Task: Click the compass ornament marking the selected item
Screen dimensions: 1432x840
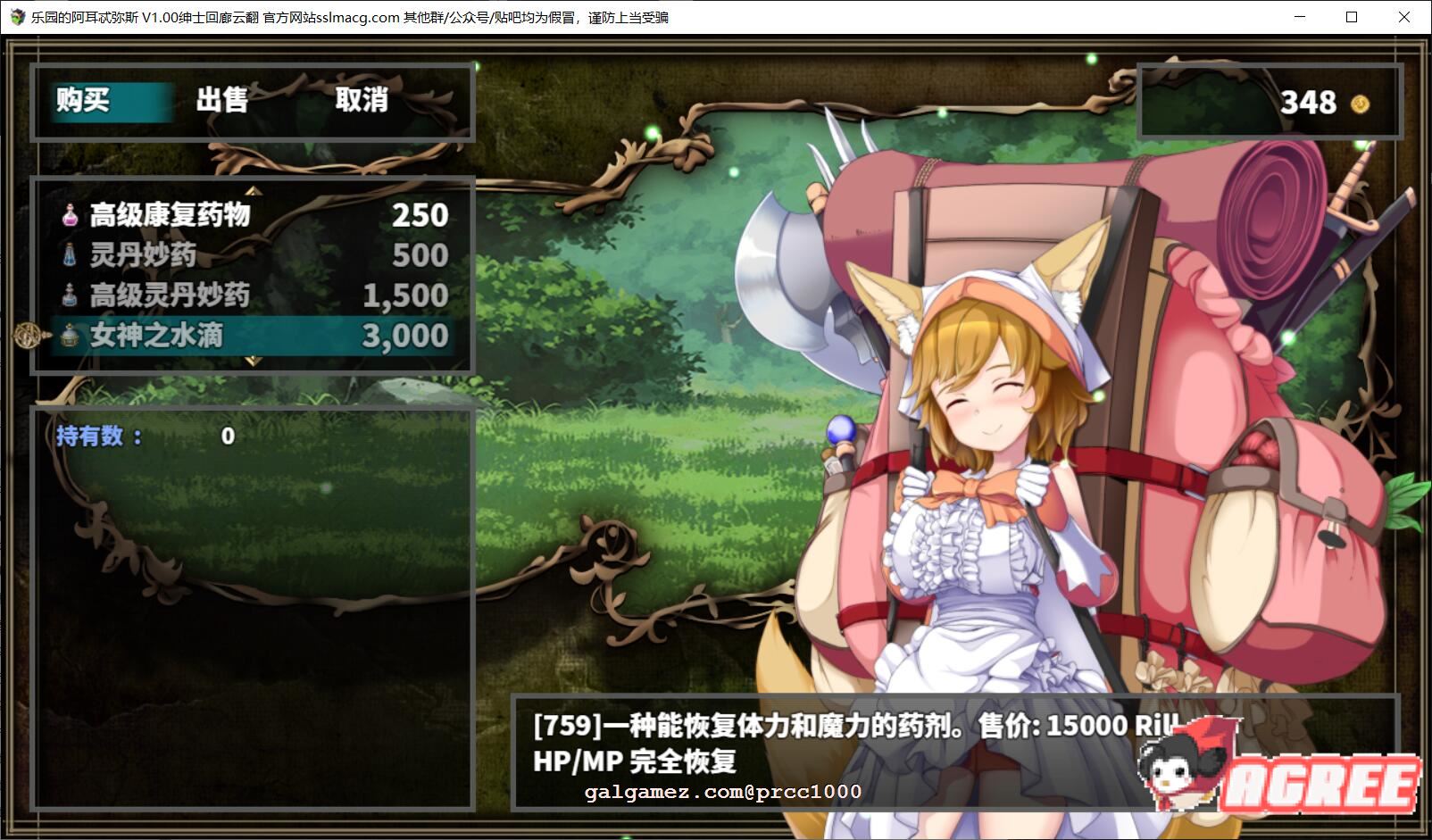Action: (27, 336)
